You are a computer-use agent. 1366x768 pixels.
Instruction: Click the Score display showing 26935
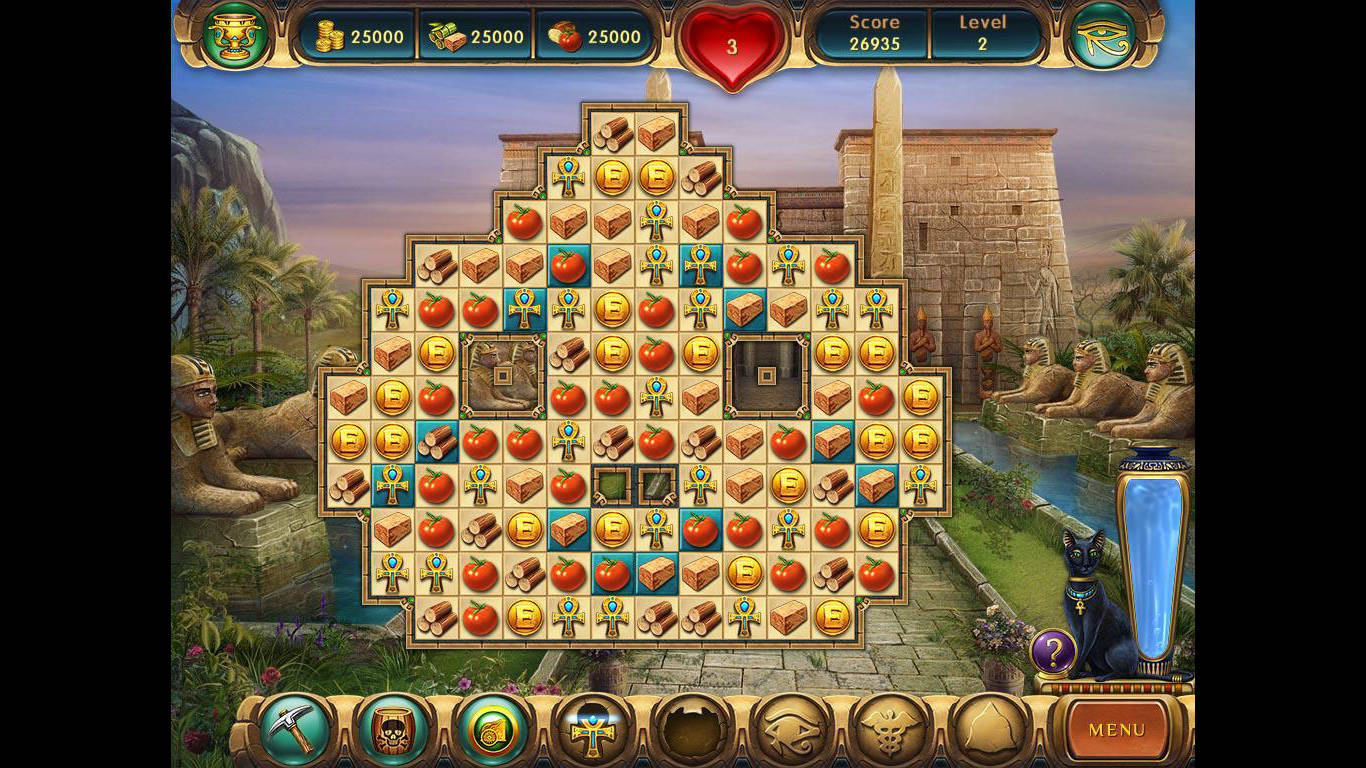(874, 33)
